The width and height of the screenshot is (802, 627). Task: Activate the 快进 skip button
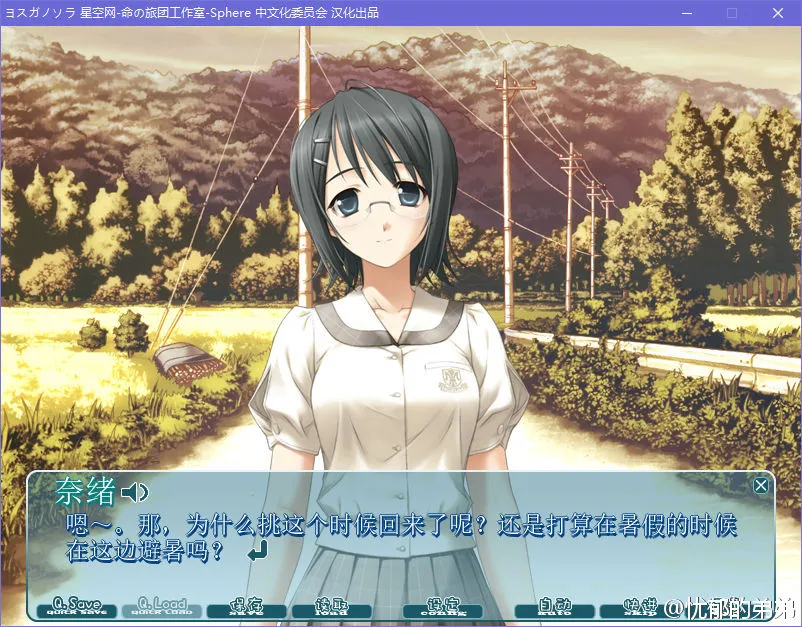pos(635,607)
